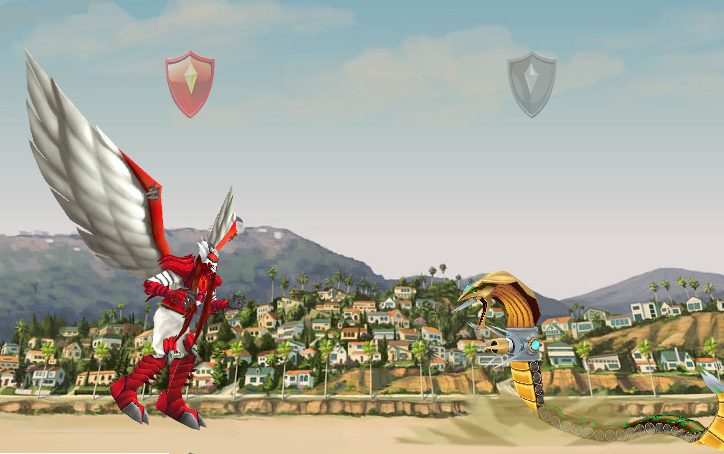Select the grayed-out shield icon
Screen dimensions: 724x454
531,84
